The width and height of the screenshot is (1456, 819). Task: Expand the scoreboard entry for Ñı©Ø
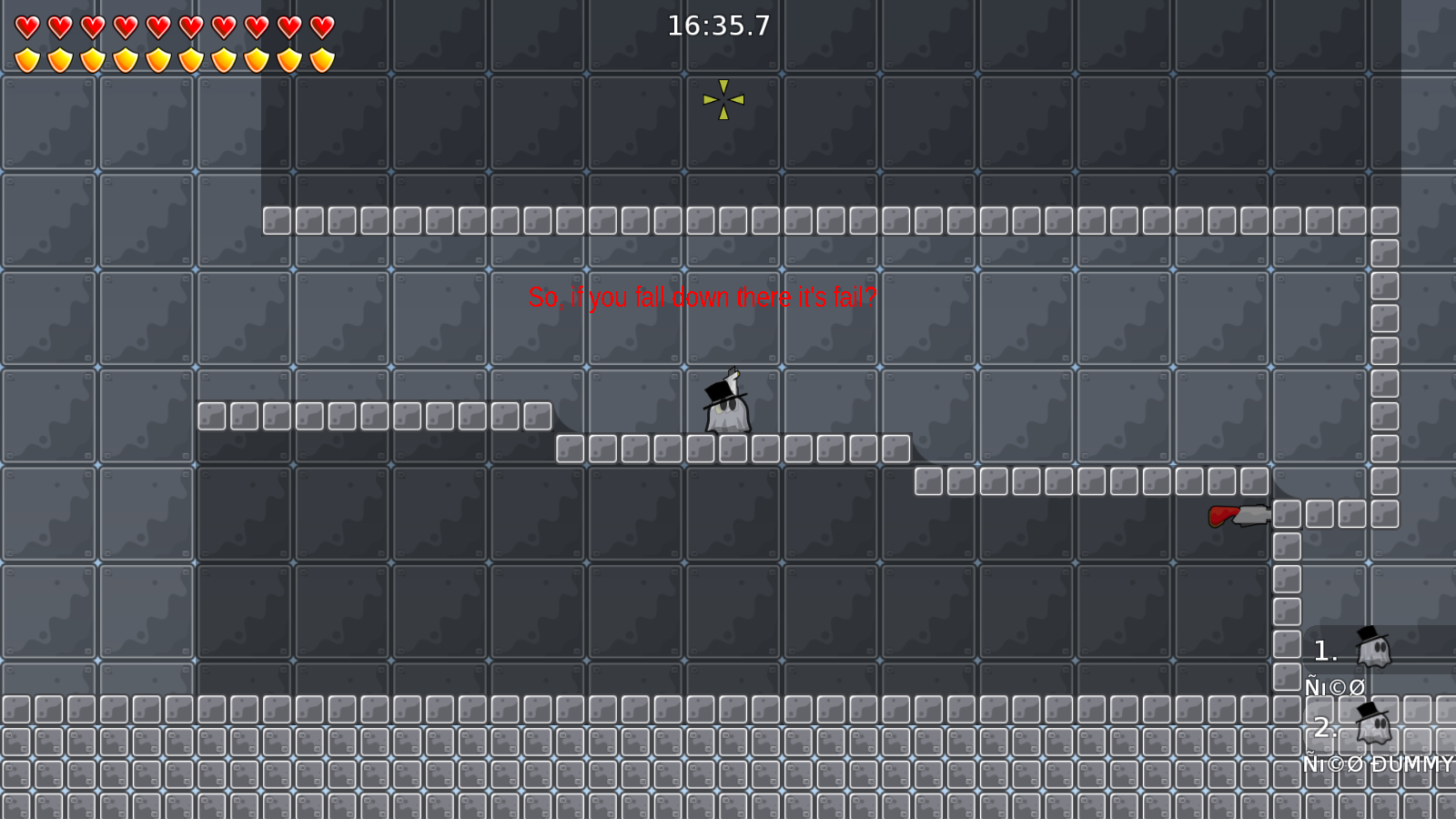[x=1333, y=686]
